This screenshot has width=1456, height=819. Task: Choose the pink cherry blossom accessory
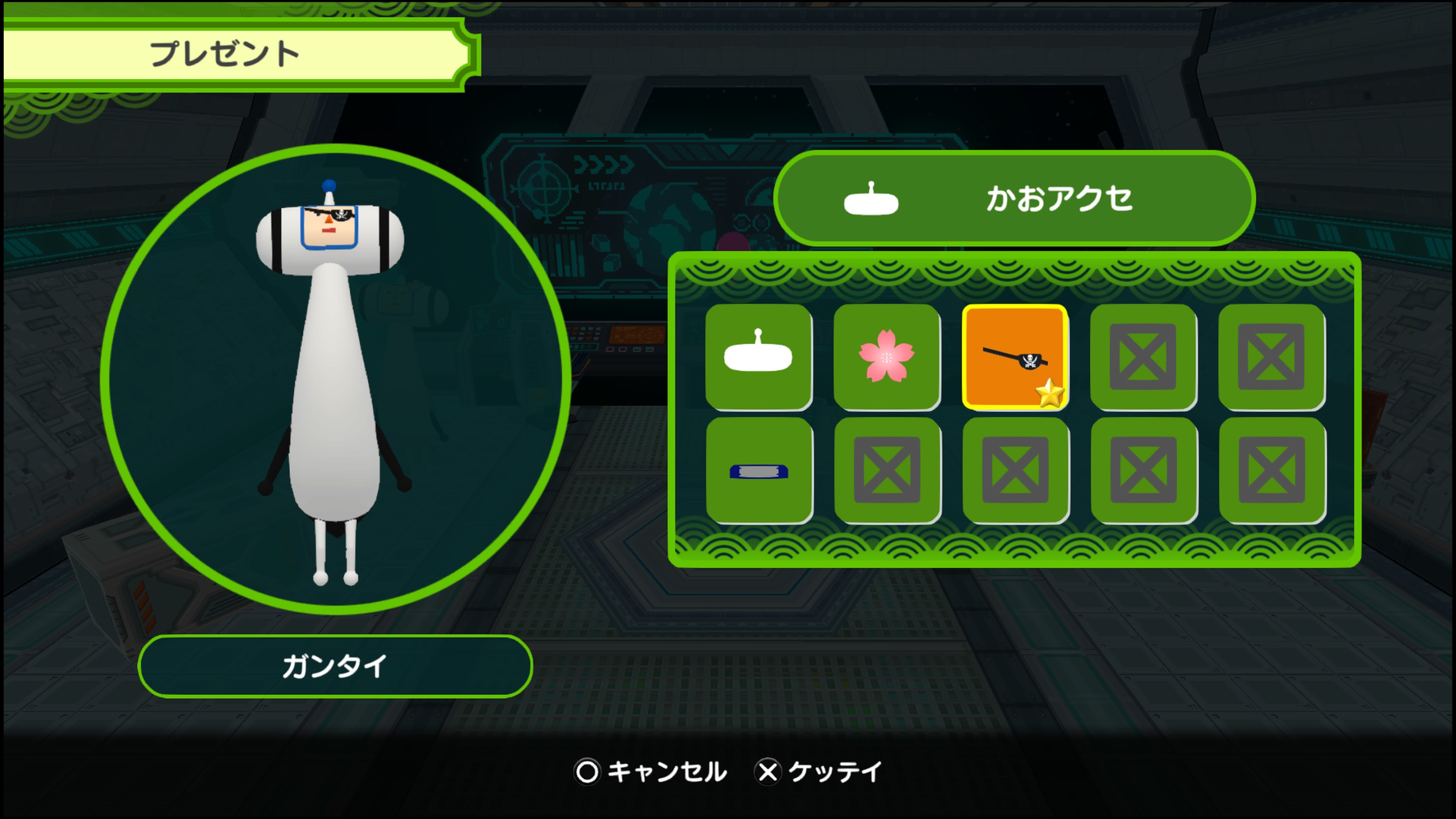click(x=886, y=357)
